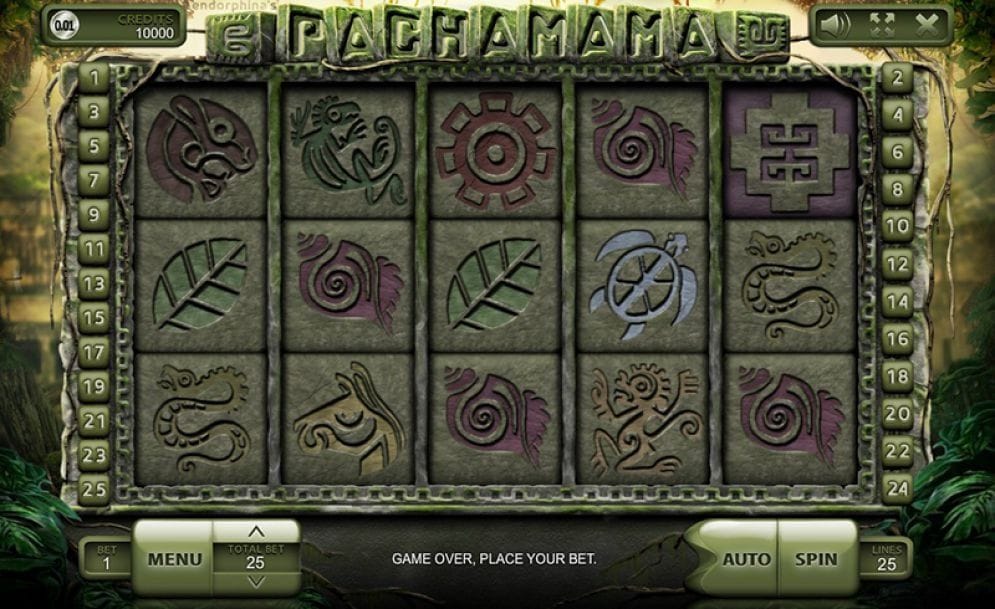Open the MENU panel
The height and width of the screenshot is (609, 995).
pos(174,559)
